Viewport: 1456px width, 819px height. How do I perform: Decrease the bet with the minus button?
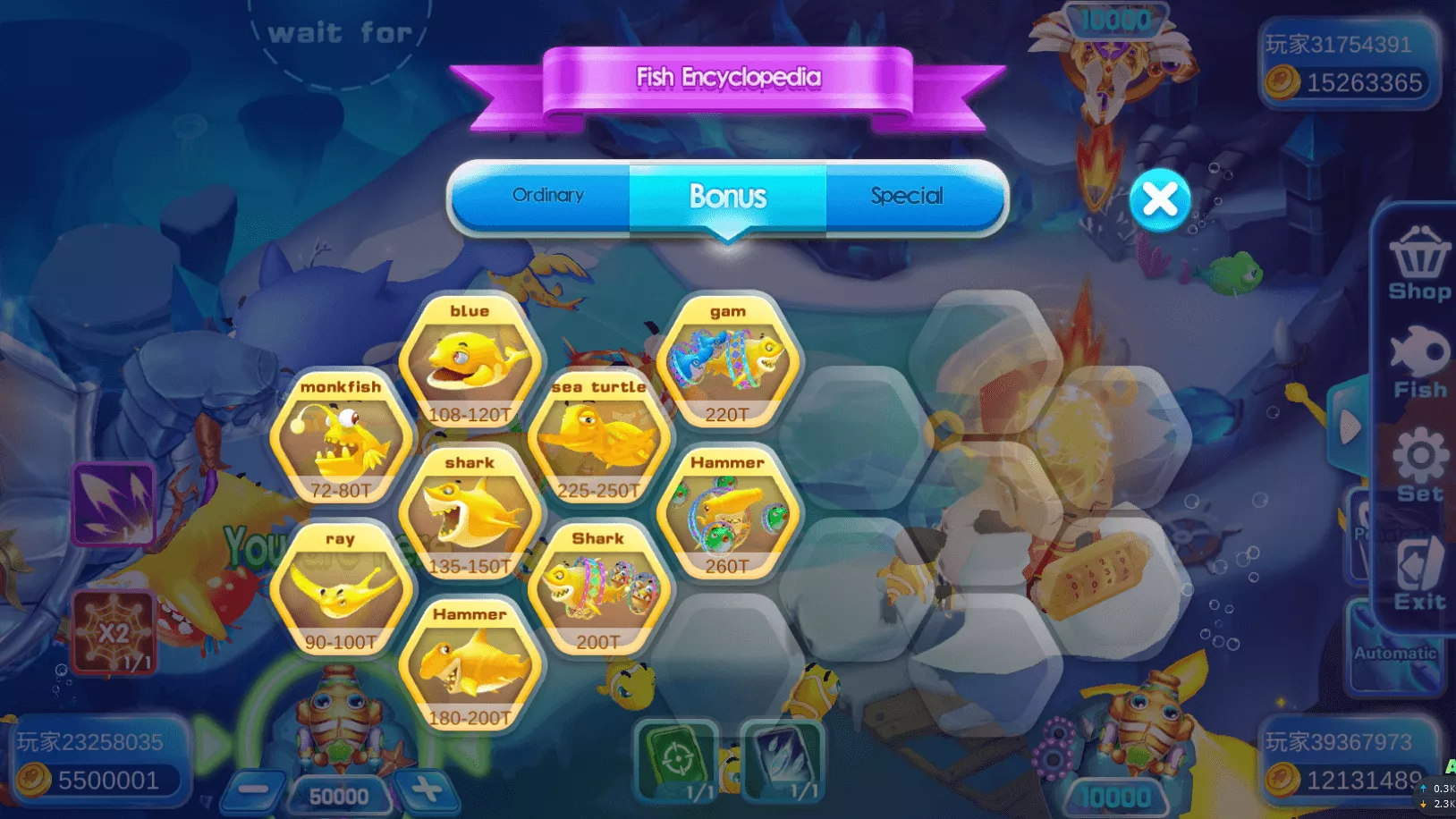tap(253, 789)
